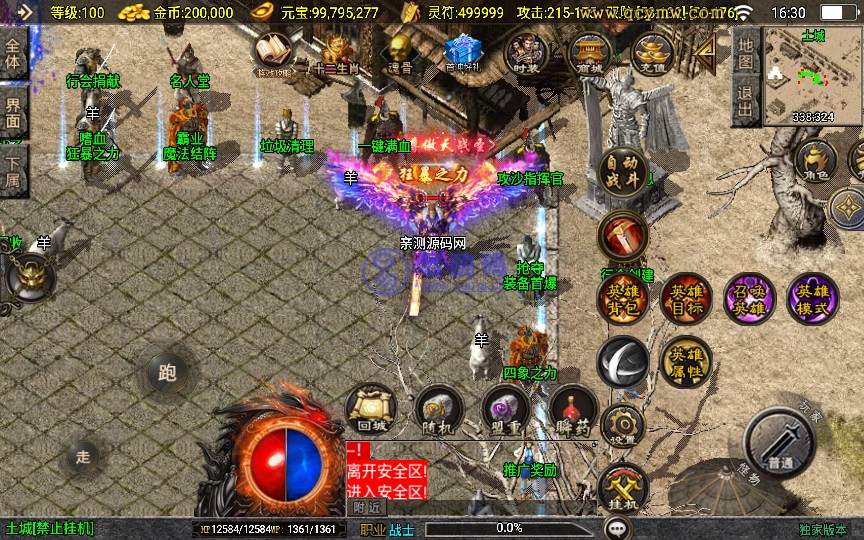The width and height of the screenshot is (864, 540).
Task: Open the blue gift box icon
Action: click(462, 53)
